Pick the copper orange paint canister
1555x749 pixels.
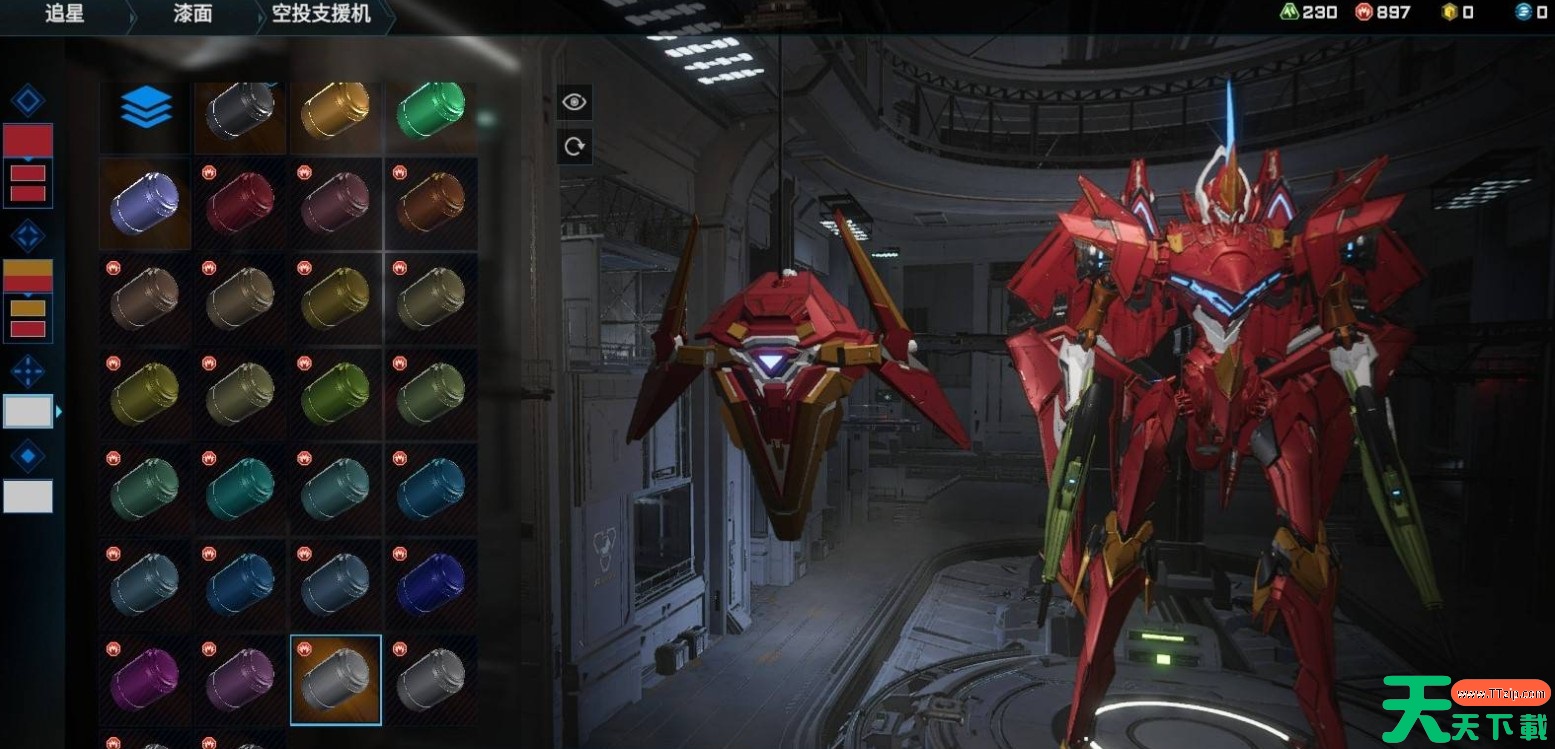pos(431,203)
